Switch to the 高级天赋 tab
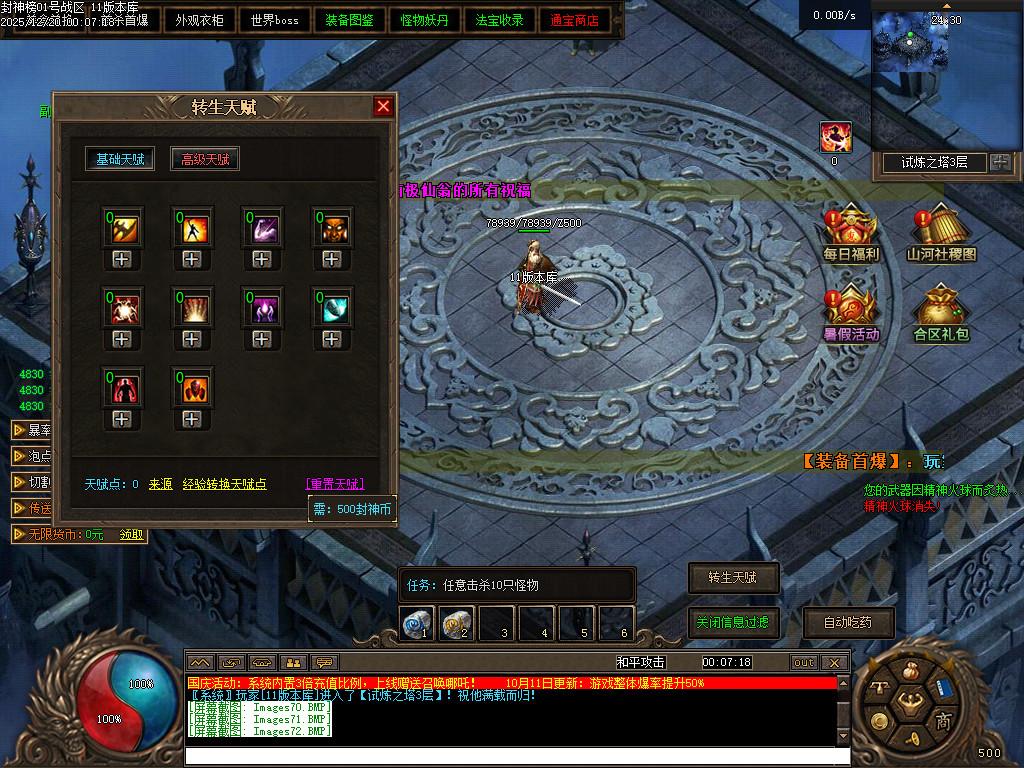 [205, 159]
